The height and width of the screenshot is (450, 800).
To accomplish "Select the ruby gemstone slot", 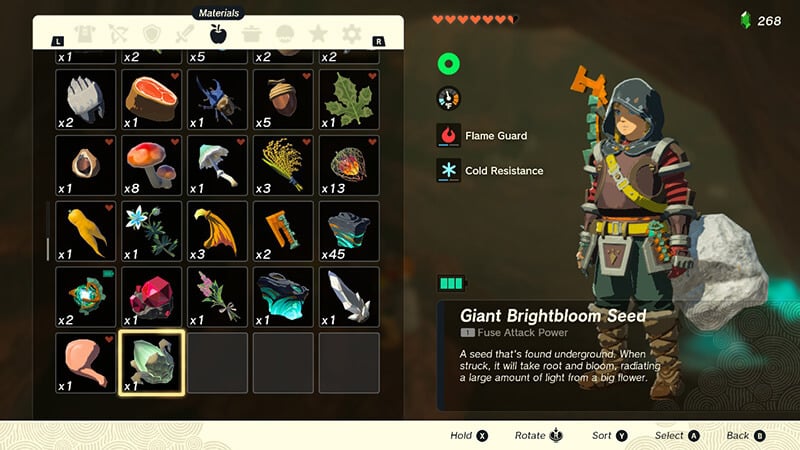I will coord(151,296).
